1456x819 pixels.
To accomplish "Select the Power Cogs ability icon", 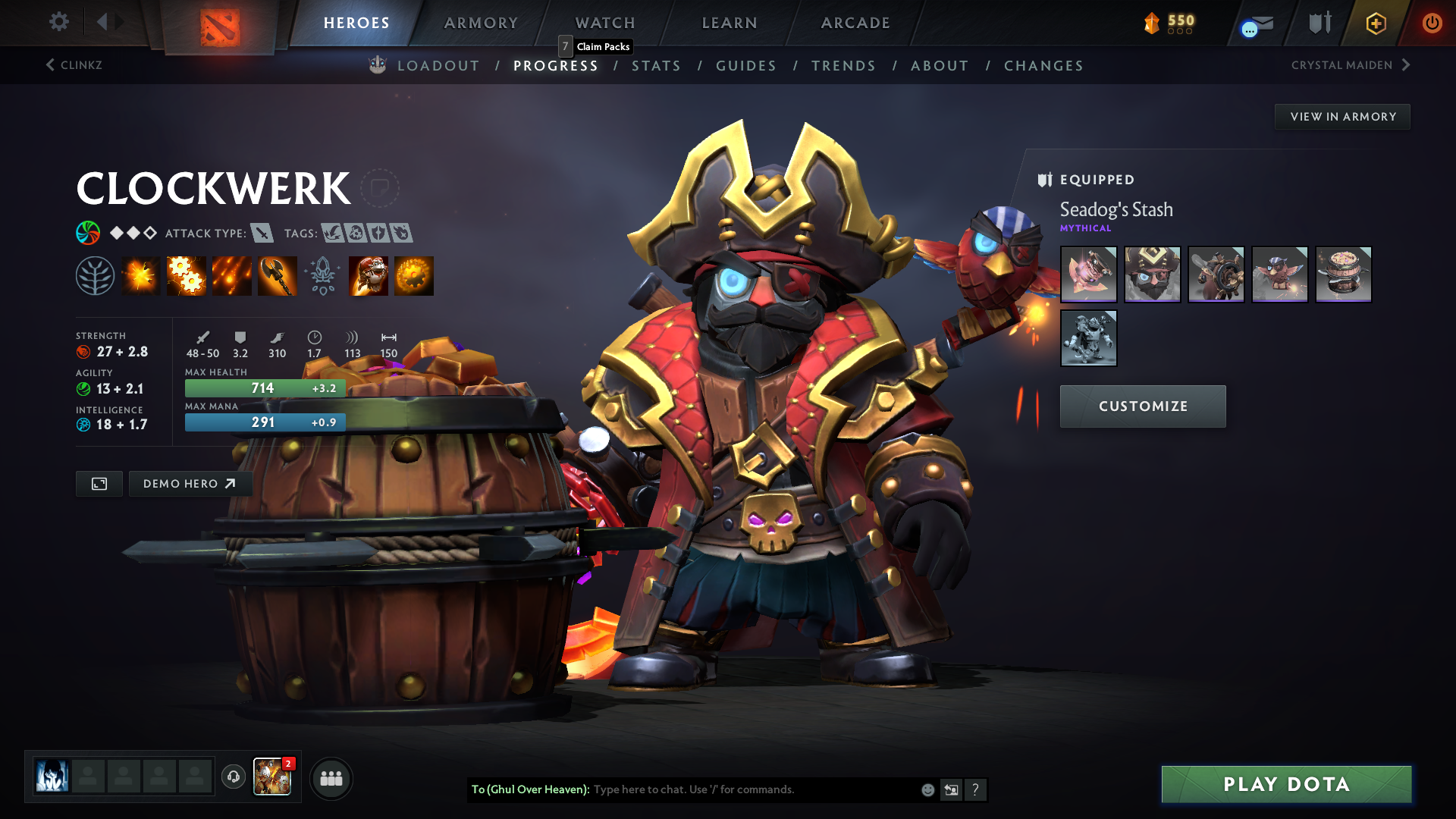I will 187,275.
